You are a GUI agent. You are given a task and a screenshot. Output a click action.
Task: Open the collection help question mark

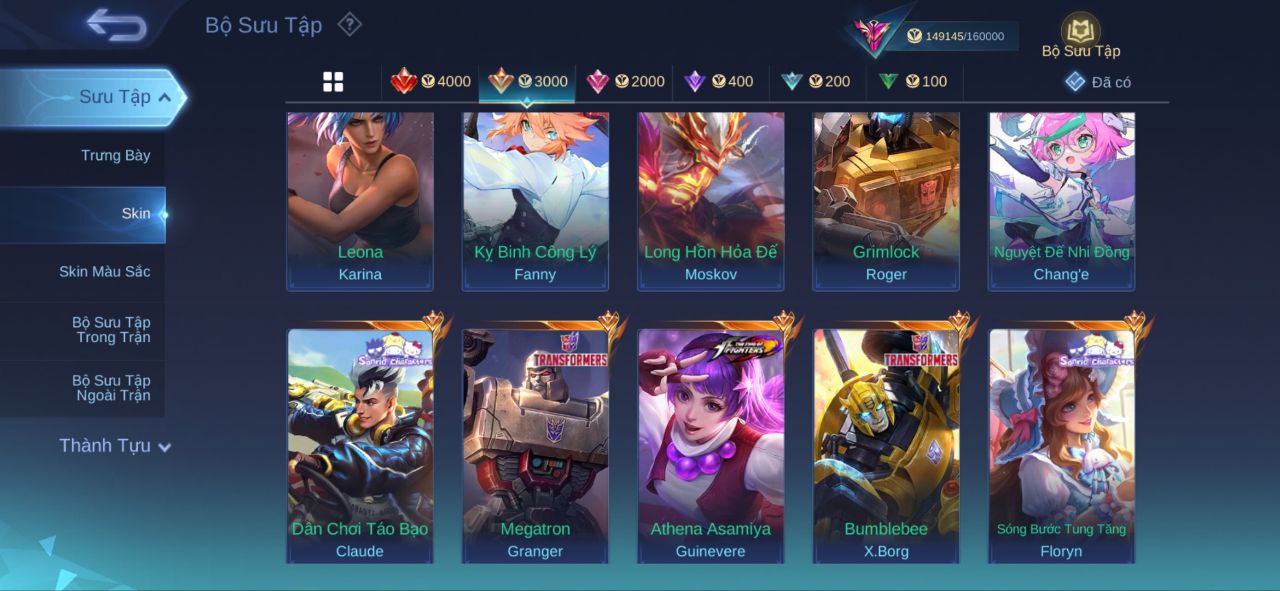pos(349,24)
